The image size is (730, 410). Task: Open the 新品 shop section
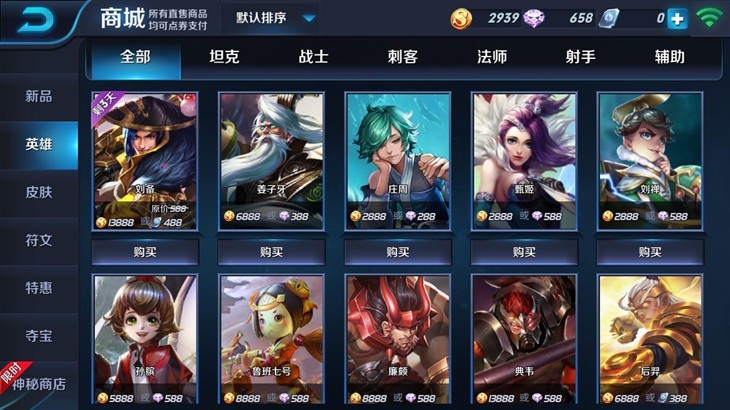point(39,97)
